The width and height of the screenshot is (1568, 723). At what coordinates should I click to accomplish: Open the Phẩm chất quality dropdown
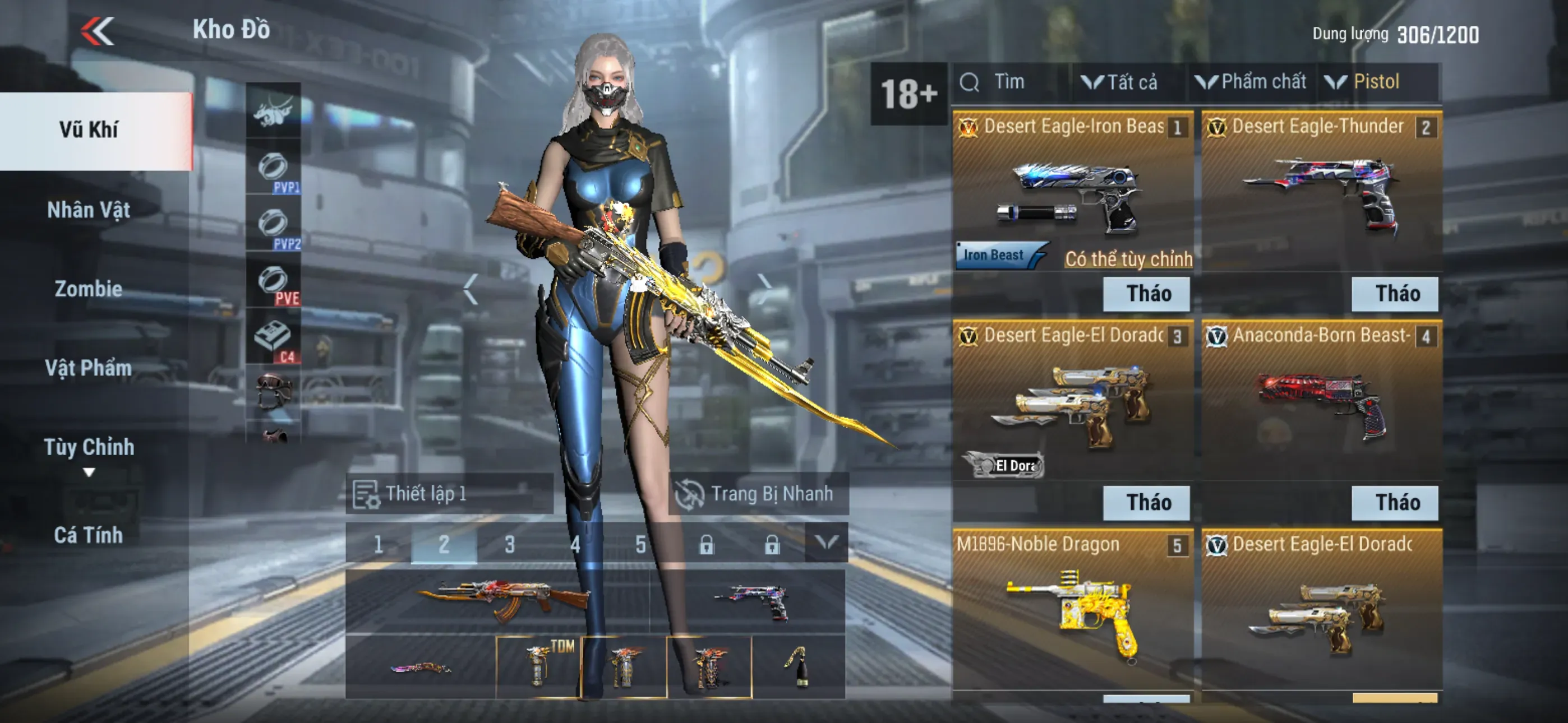(1252, 82)
